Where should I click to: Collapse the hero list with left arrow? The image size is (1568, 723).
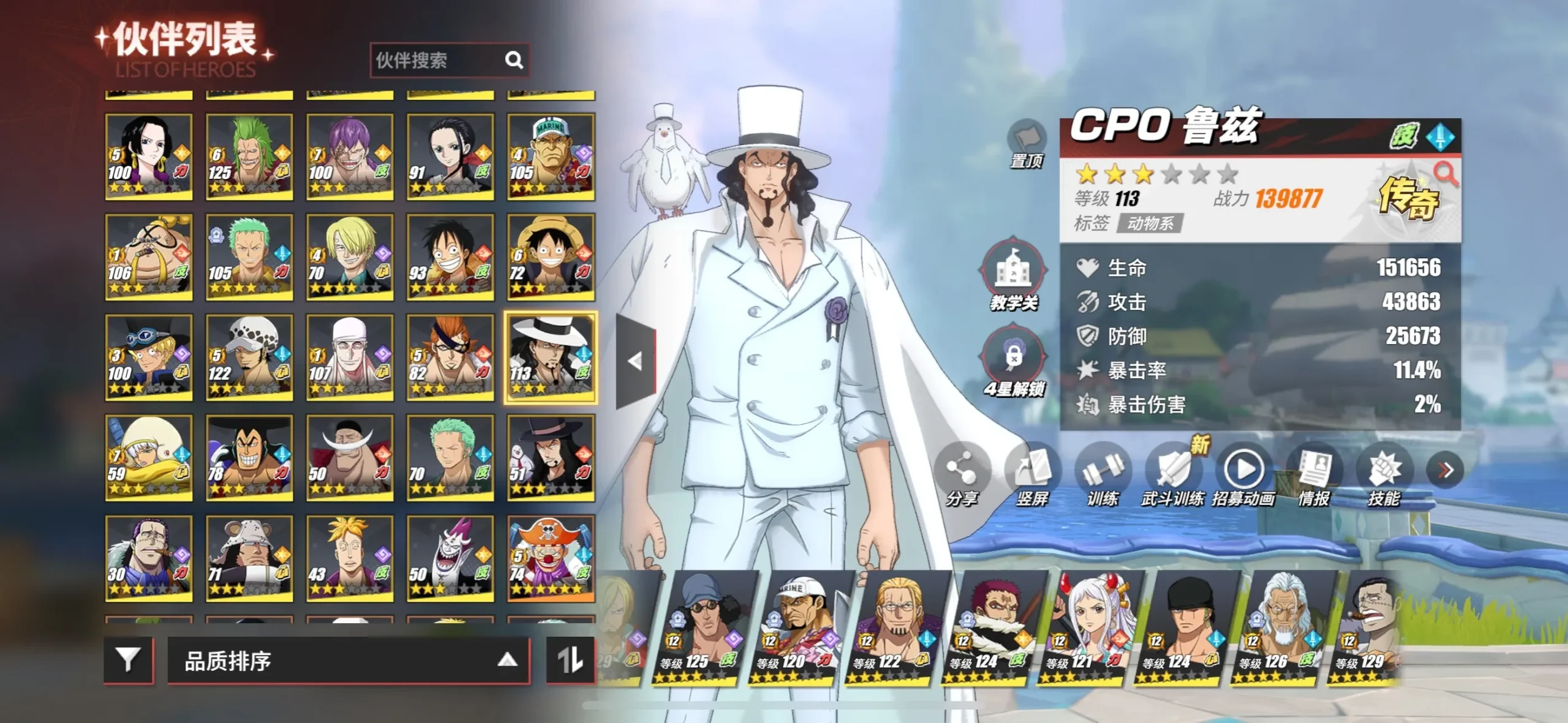coord(636,361)
